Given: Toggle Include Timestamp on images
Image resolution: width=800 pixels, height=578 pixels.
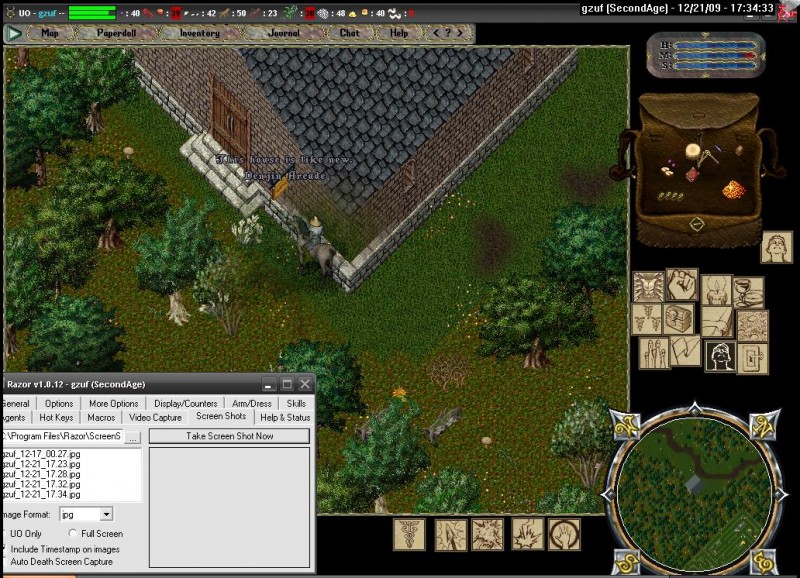Looking at the screenshot, I should [3, 548].
